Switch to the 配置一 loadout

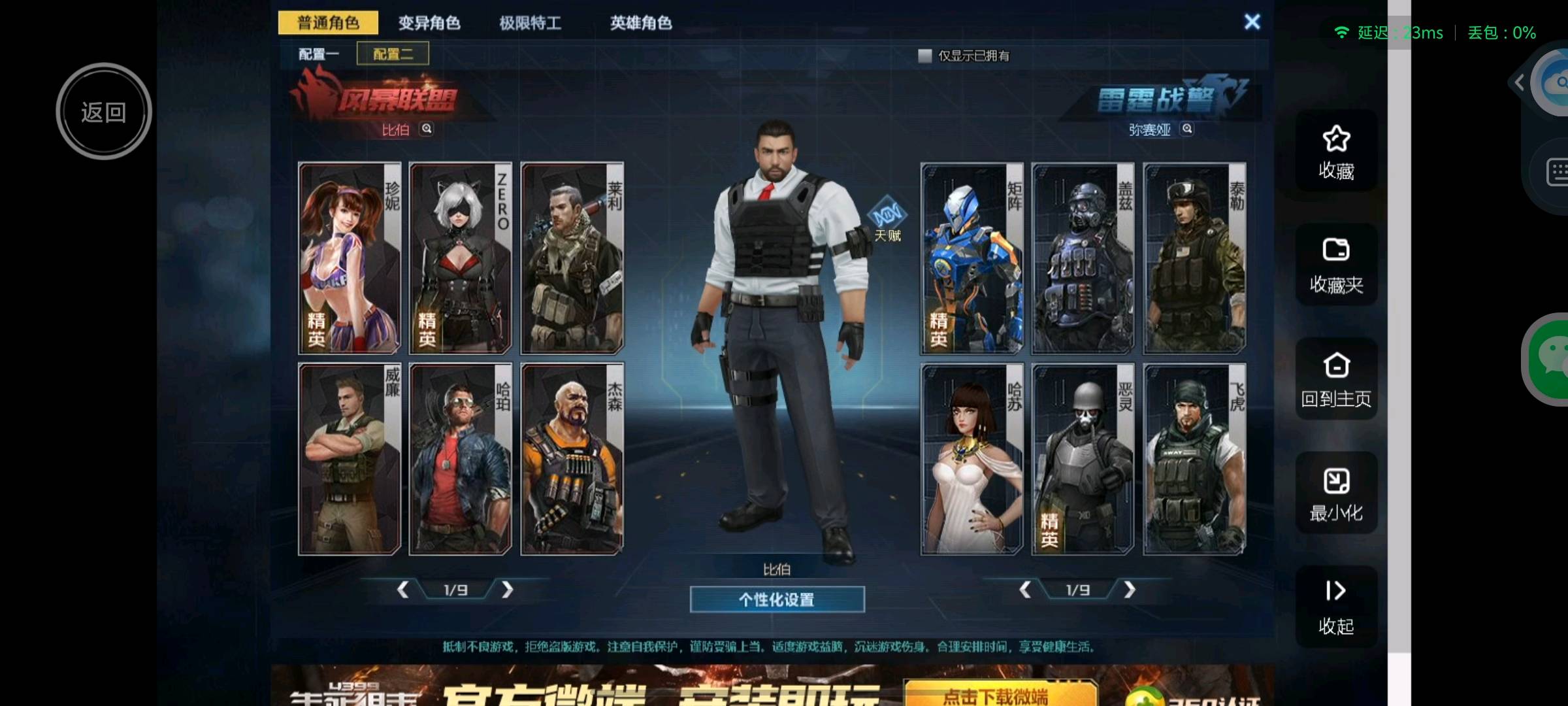pos(318,52)
